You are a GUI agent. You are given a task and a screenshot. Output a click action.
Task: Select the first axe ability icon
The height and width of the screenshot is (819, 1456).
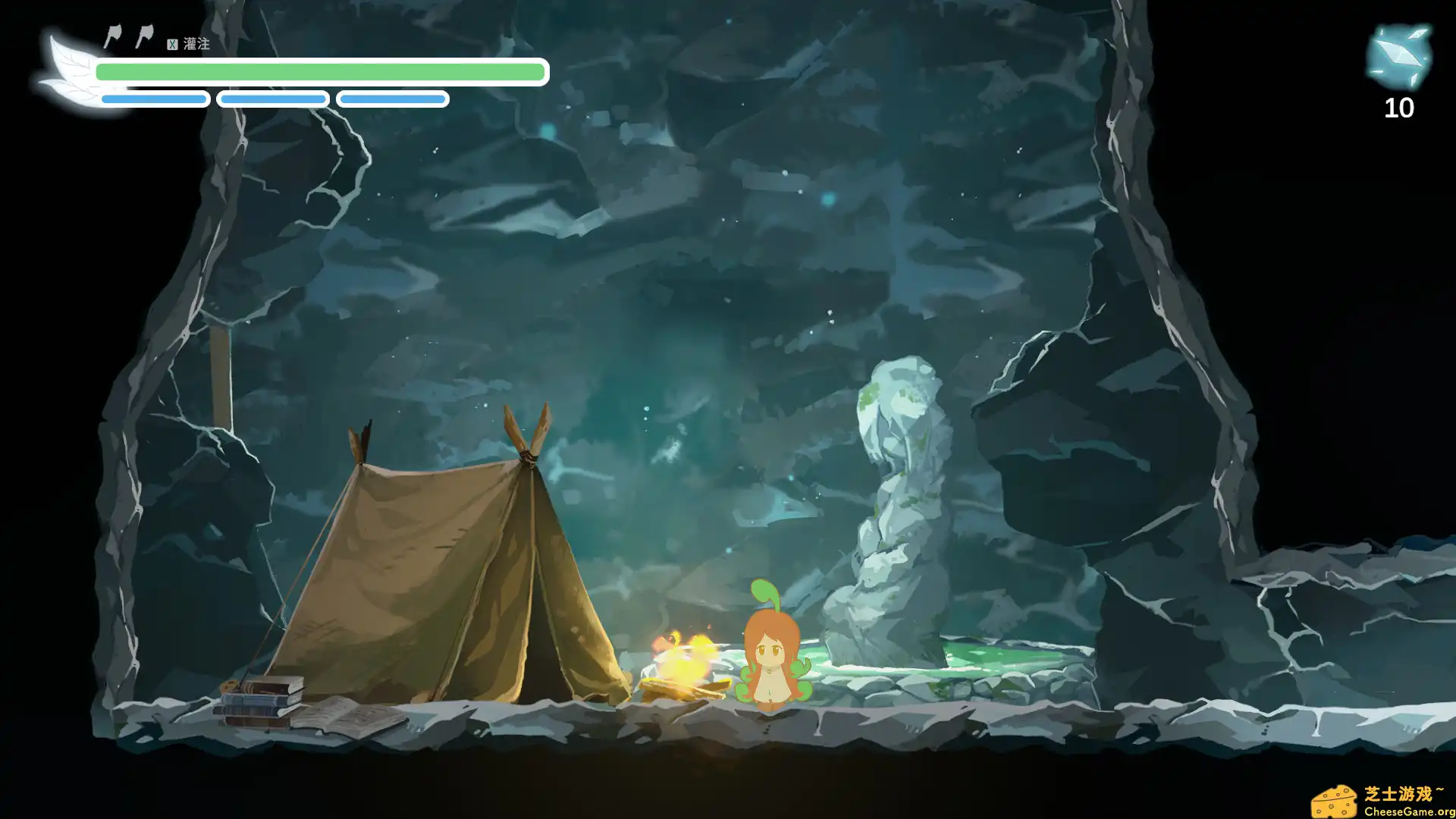(x=112, y=36)
